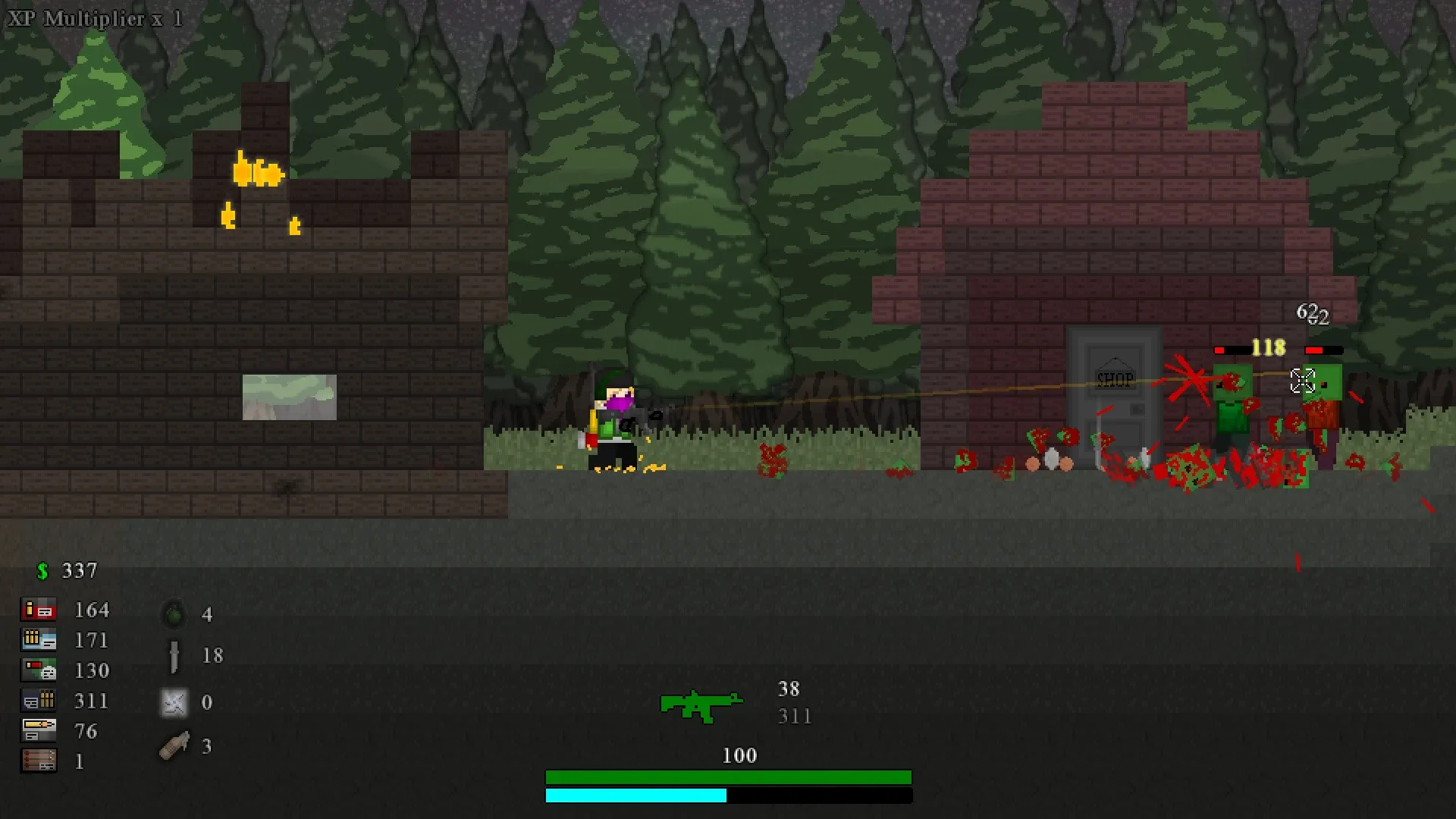The image size is (1456, 819).
Task: Click the green dollar sign money counter
Action: pos(44,570)
